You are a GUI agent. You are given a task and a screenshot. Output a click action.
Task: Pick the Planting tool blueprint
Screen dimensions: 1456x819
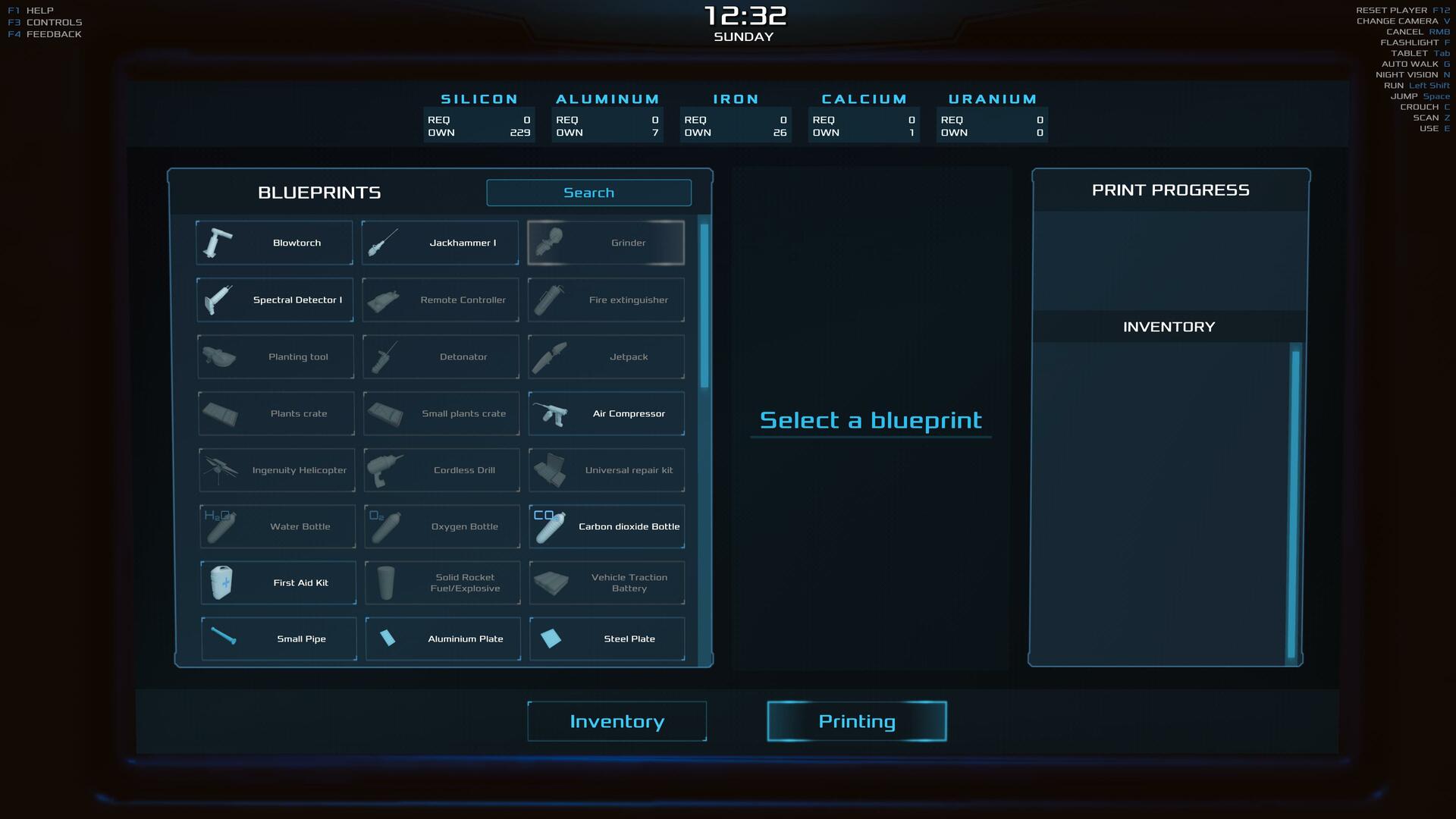275,356
